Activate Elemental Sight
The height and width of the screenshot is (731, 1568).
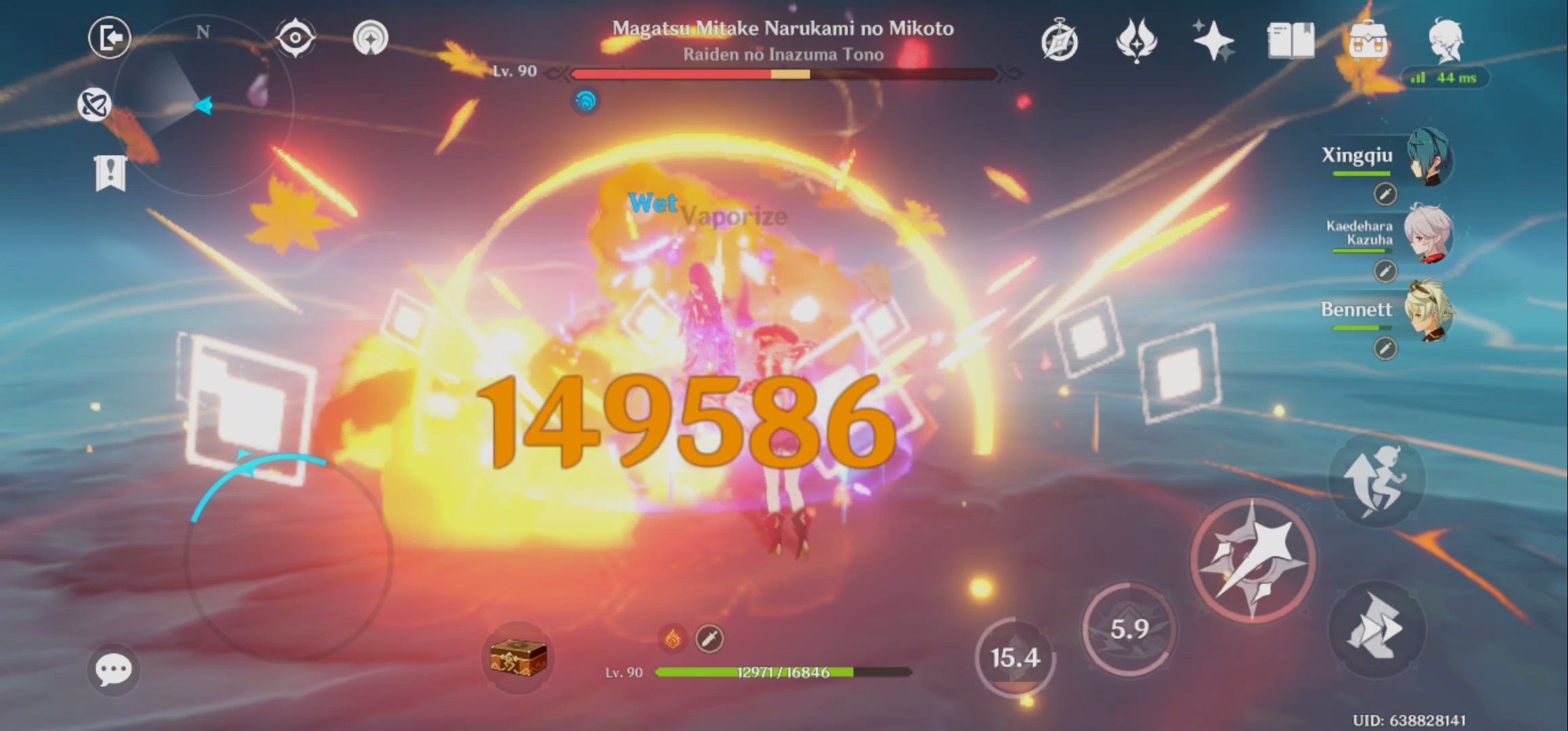coord(295,38)
